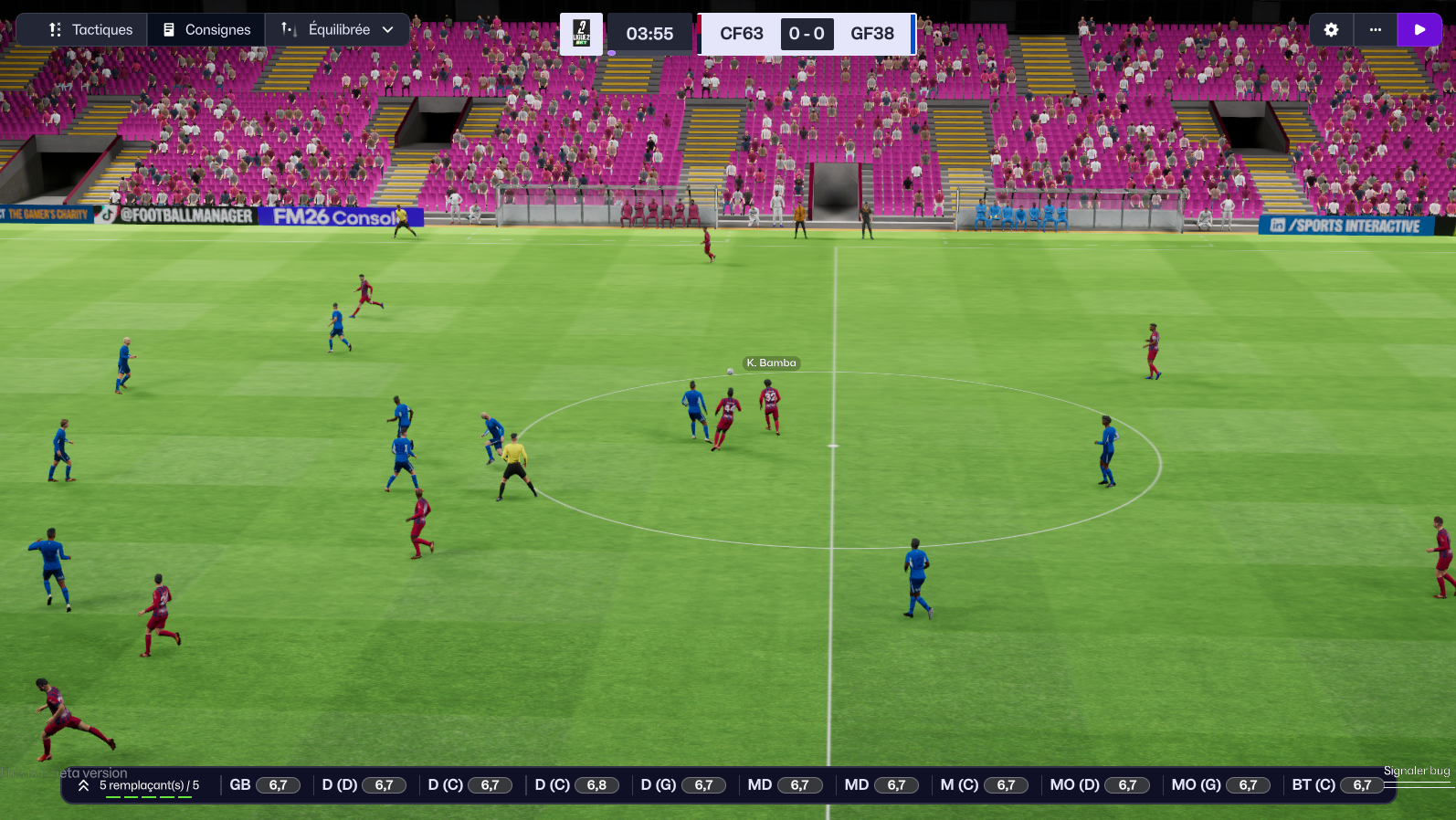Viewport: 1456px width, 820px height.
Task: Open the Tactiques panel
Action: (x=90, y=30)
